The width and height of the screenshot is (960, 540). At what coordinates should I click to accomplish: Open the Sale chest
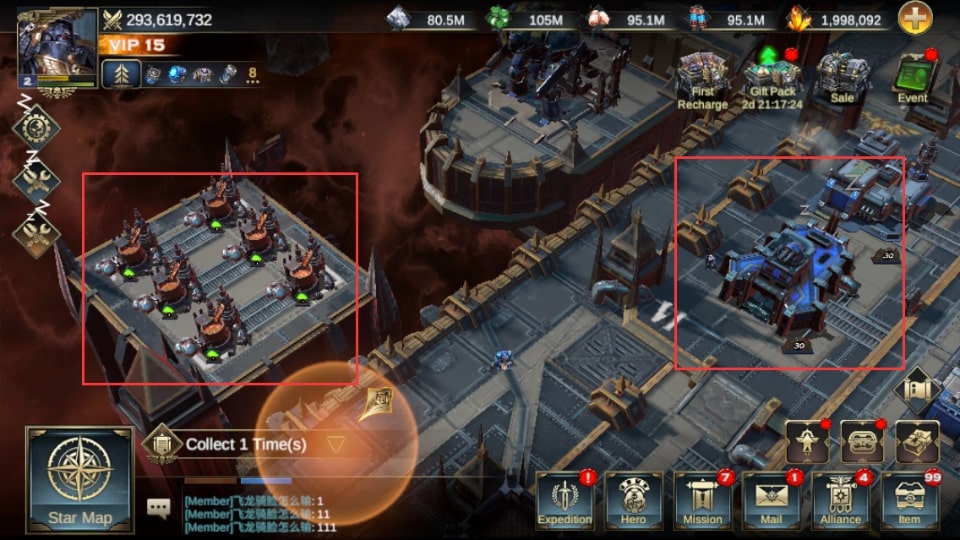[841, 77]
